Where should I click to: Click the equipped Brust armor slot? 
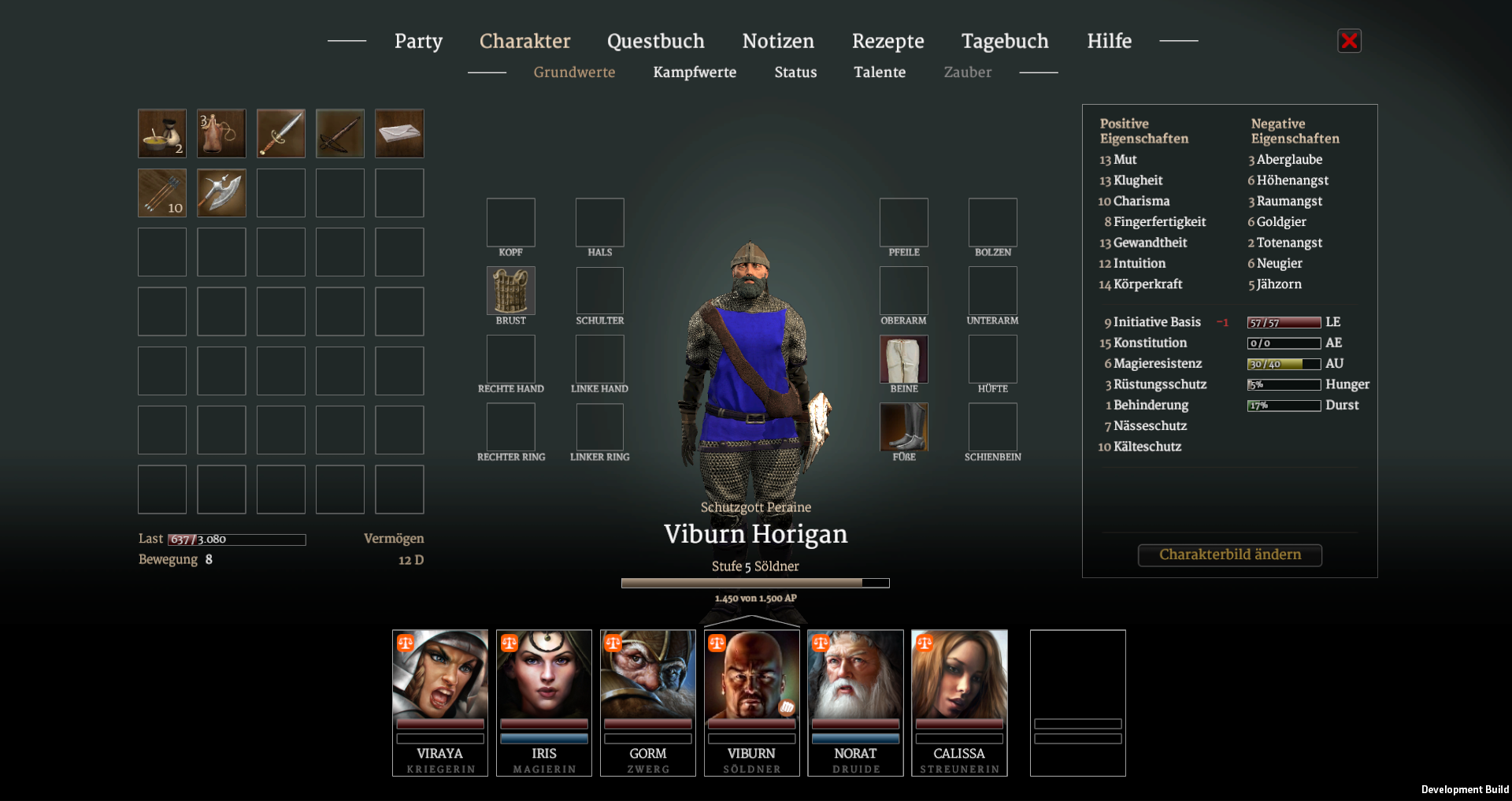(511, 291)
